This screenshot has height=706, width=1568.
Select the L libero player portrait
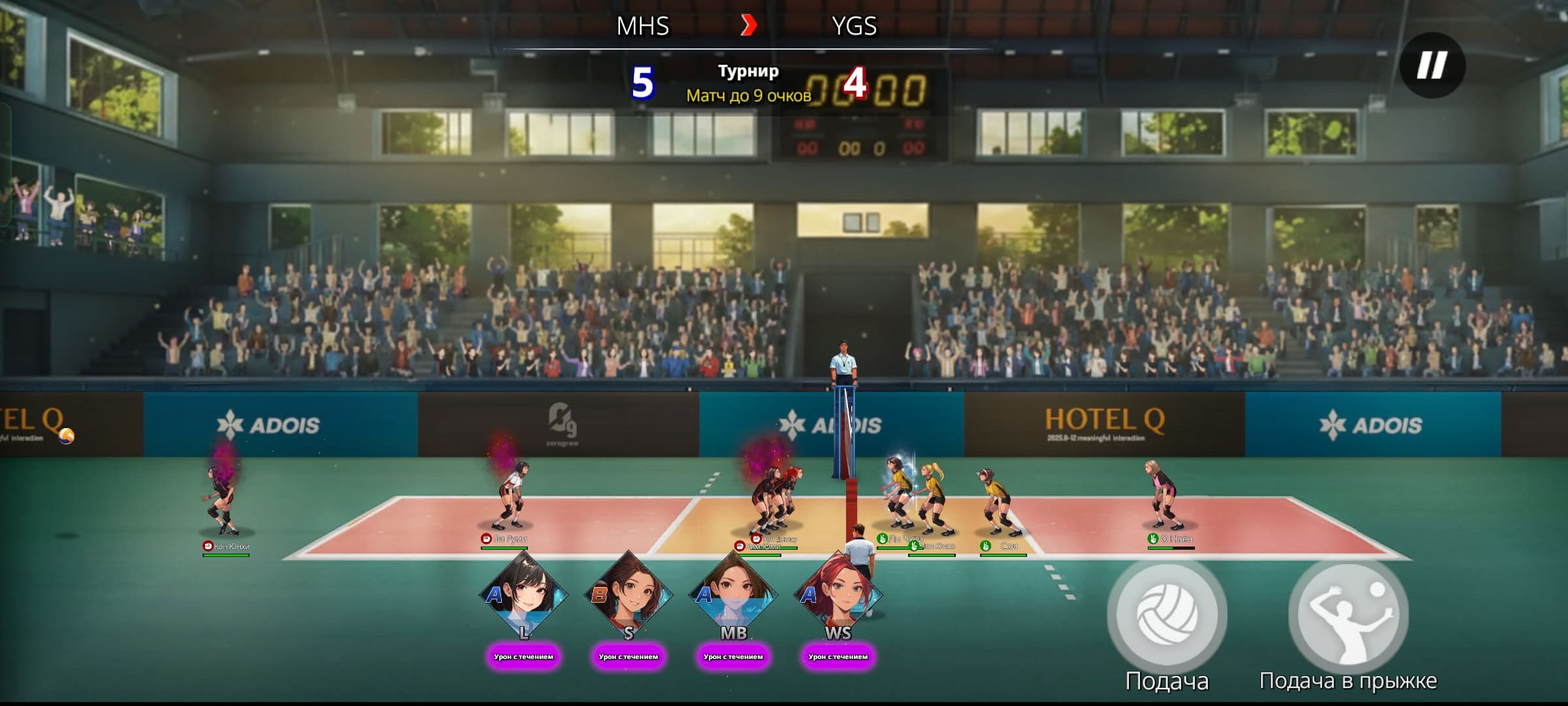click(523, 596)
